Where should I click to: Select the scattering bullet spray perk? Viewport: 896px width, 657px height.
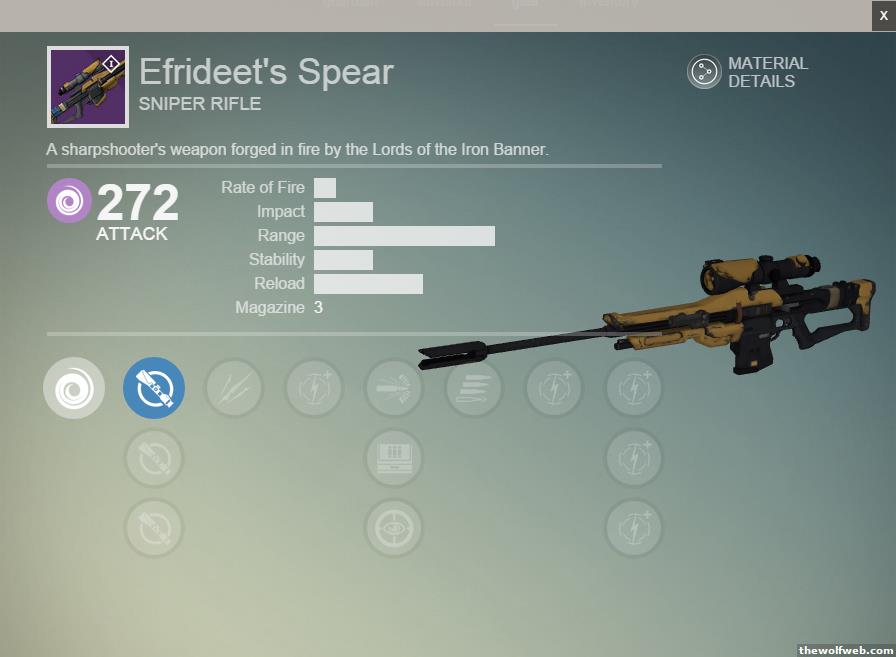click(x=394, y=388)
